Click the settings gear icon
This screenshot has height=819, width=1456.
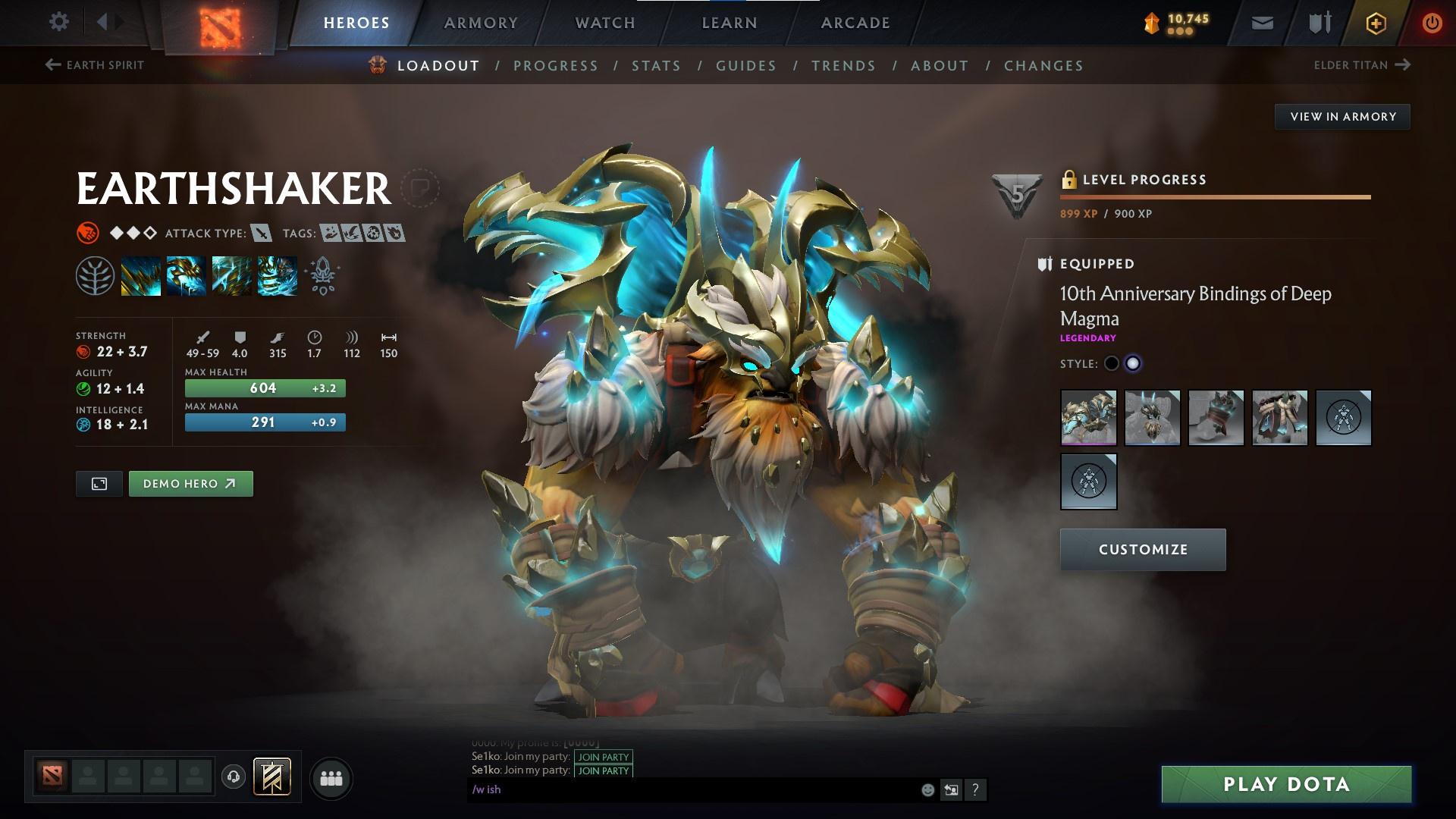point(58,22)
